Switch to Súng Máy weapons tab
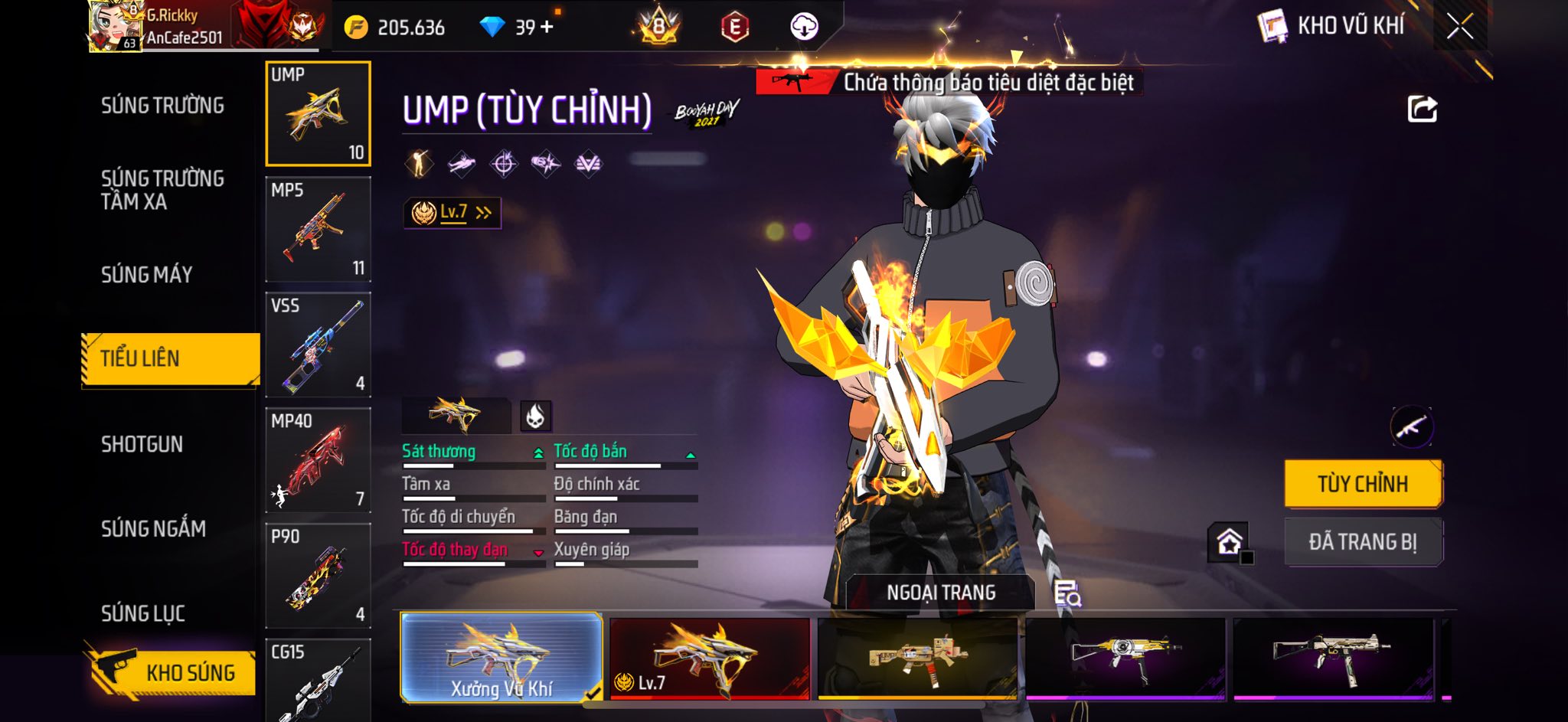1568x722 pixels. (146, 275)
